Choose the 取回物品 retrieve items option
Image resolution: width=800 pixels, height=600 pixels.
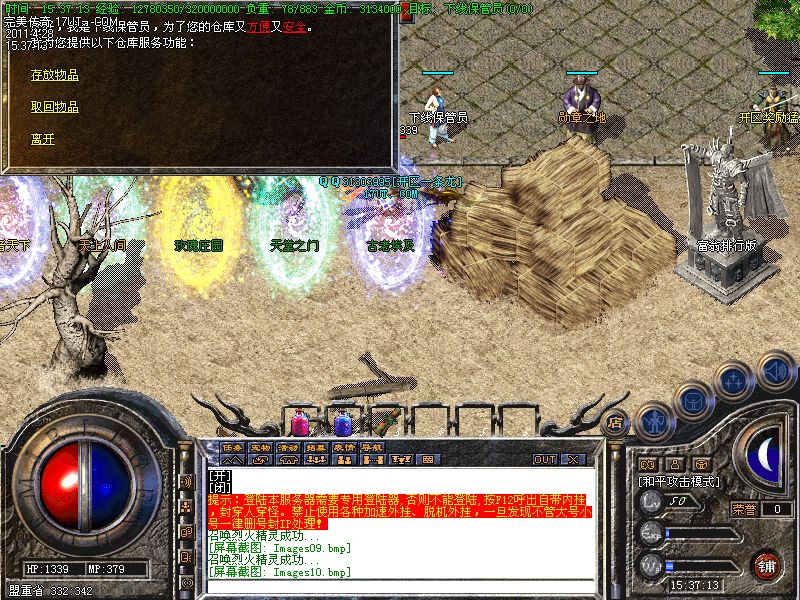(54, 107)
